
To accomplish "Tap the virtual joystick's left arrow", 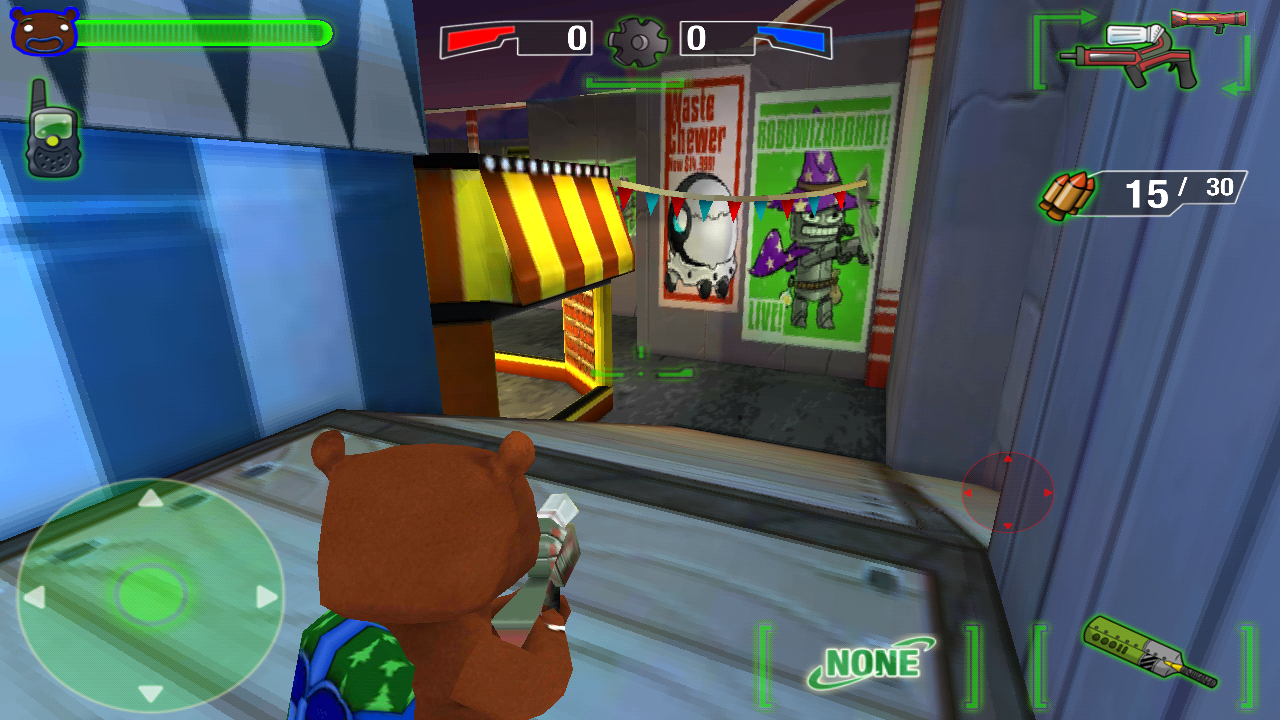I will click(x=34, y=598).
